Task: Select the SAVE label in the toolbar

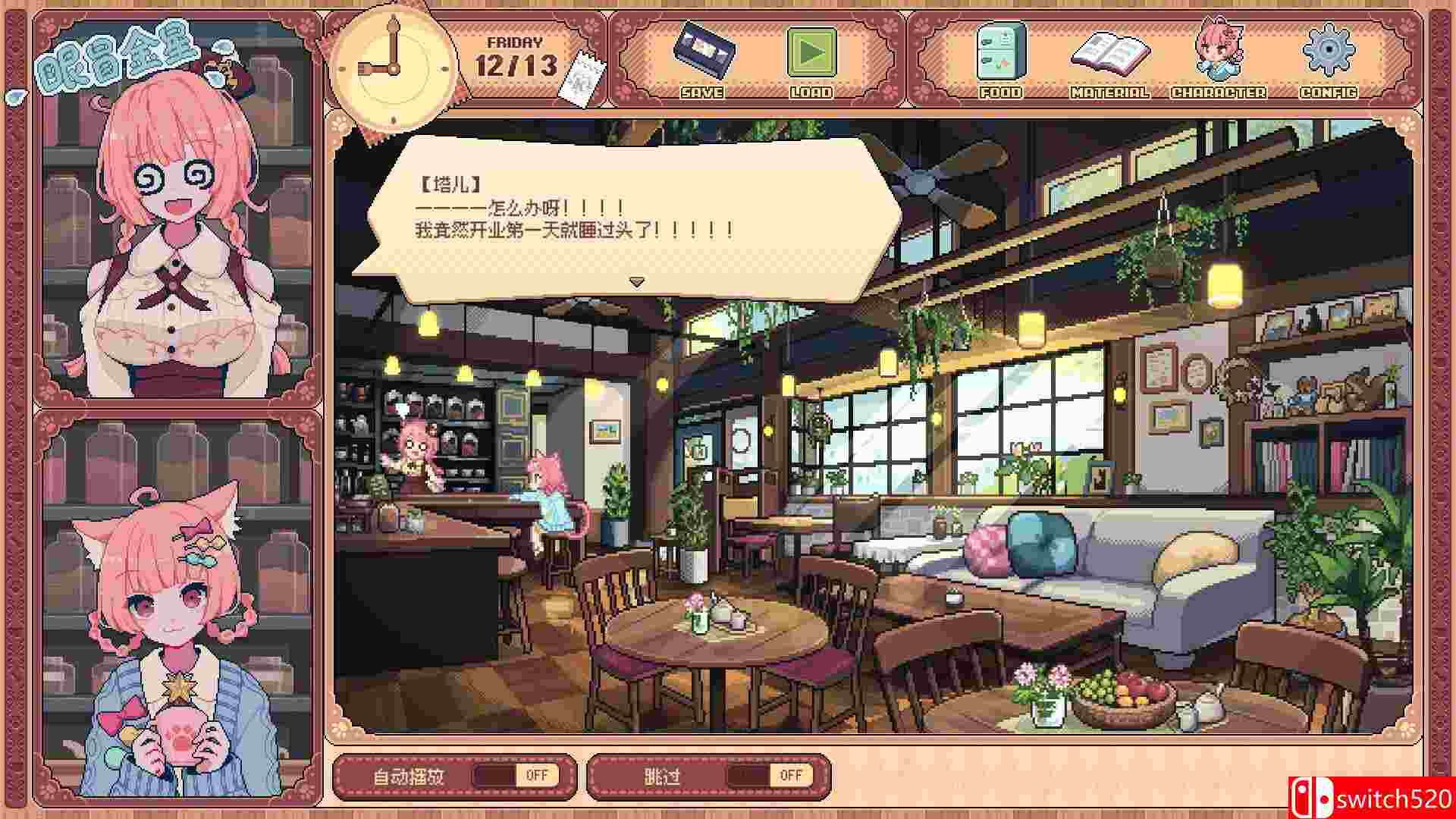Action: point(702,93)
